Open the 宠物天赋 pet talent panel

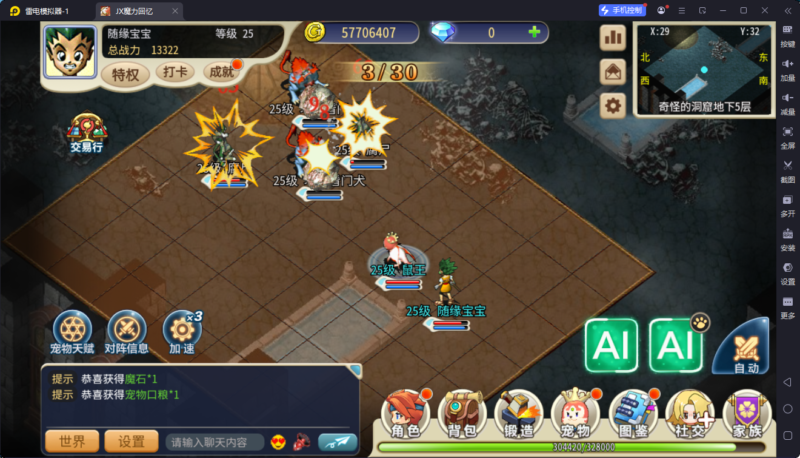pos(71,331)
